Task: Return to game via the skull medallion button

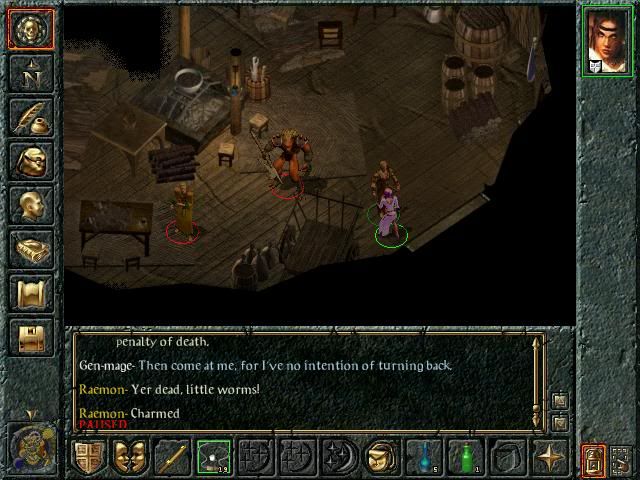Action: [30, 30]
